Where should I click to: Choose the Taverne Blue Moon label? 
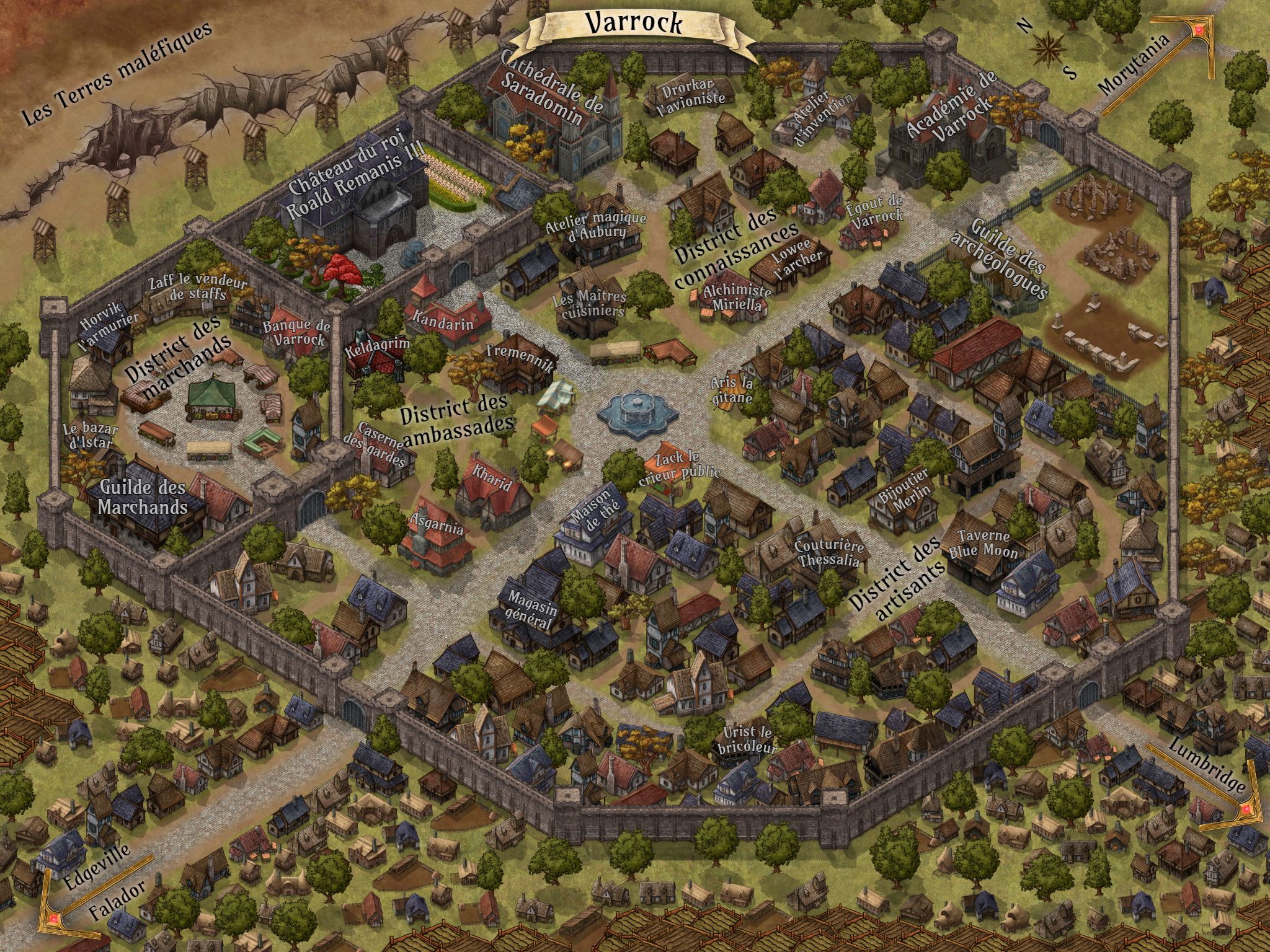(x=983, y=544)
